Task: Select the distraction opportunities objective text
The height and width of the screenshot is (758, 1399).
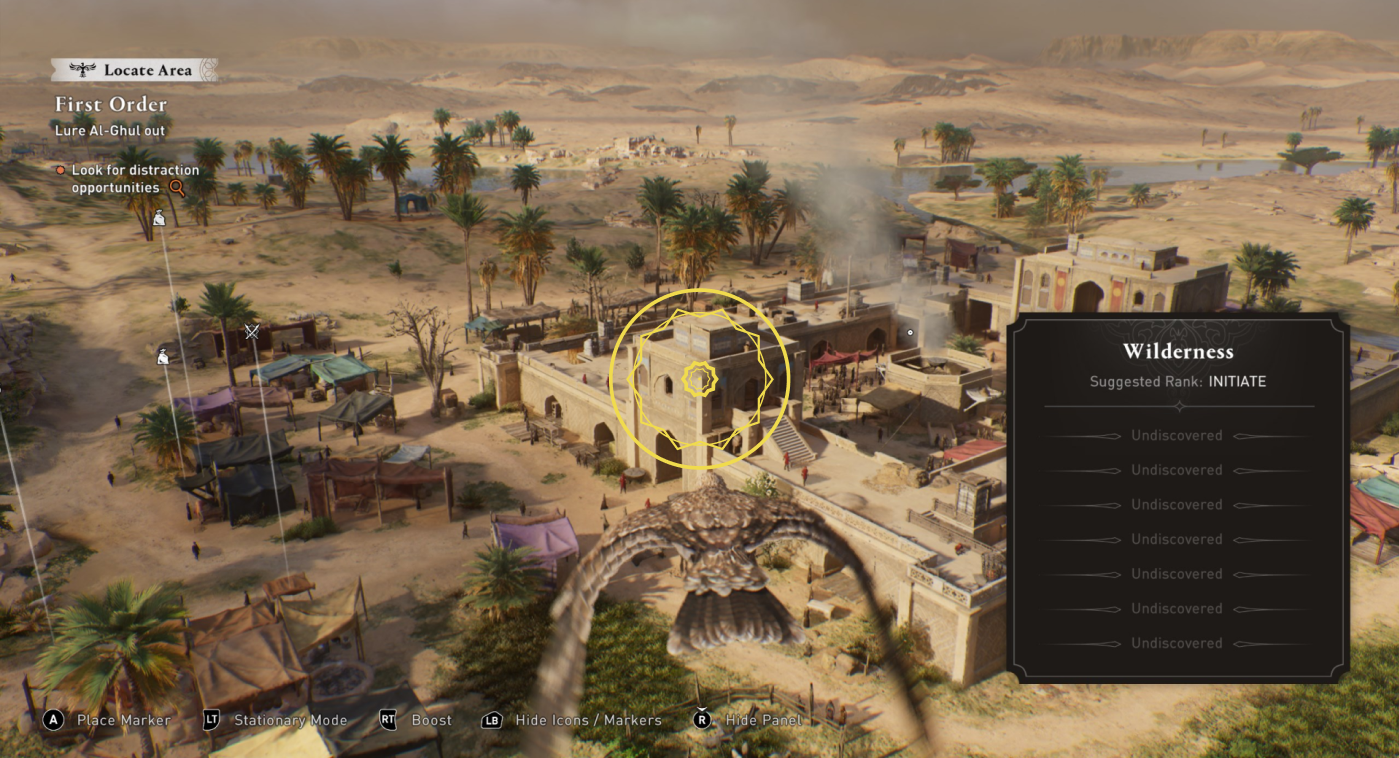Action: click(135, 179)
